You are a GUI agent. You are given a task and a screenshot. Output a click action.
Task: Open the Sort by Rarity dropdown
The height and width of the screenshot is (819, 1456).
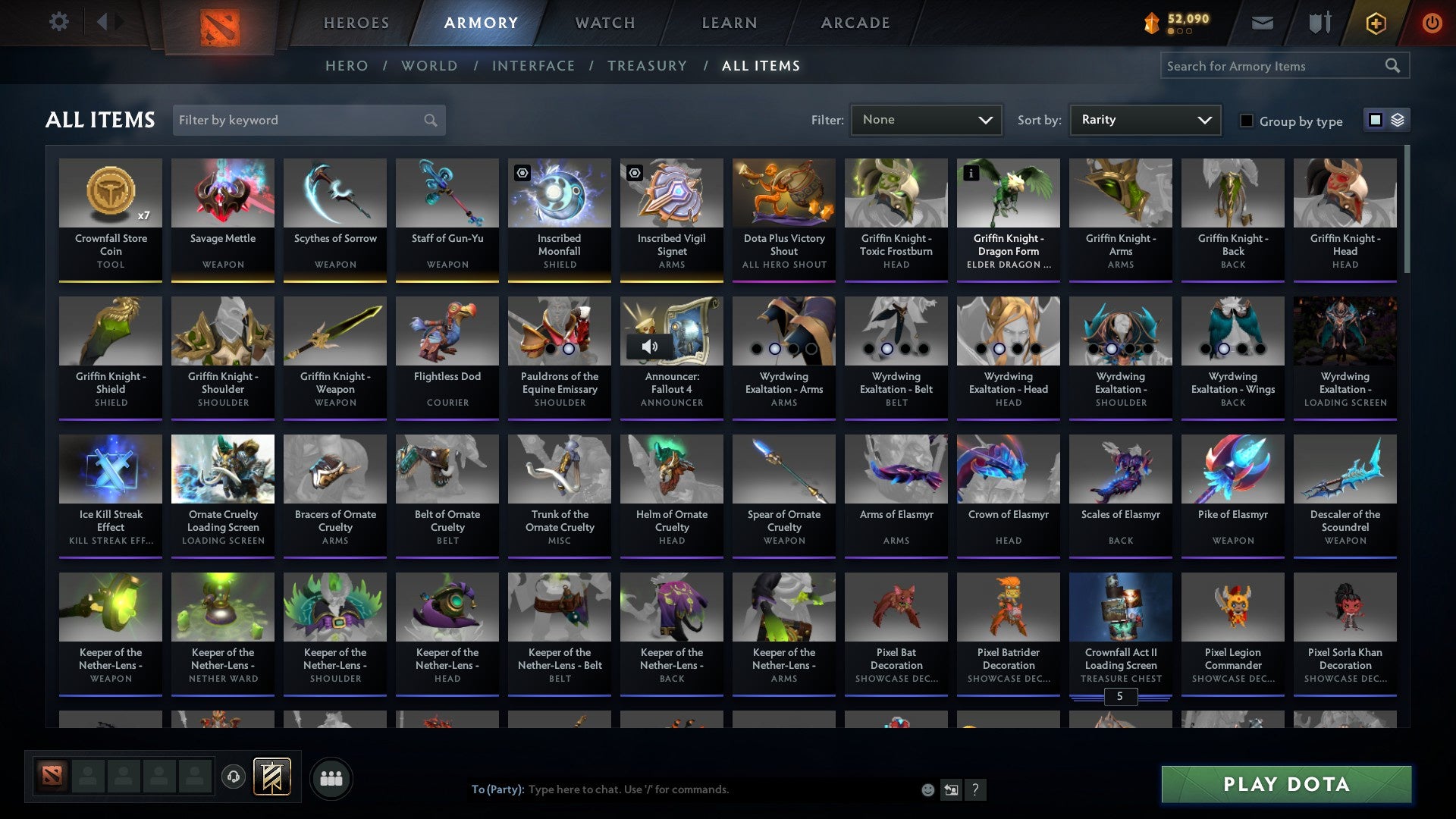(x=1144, y=120)
